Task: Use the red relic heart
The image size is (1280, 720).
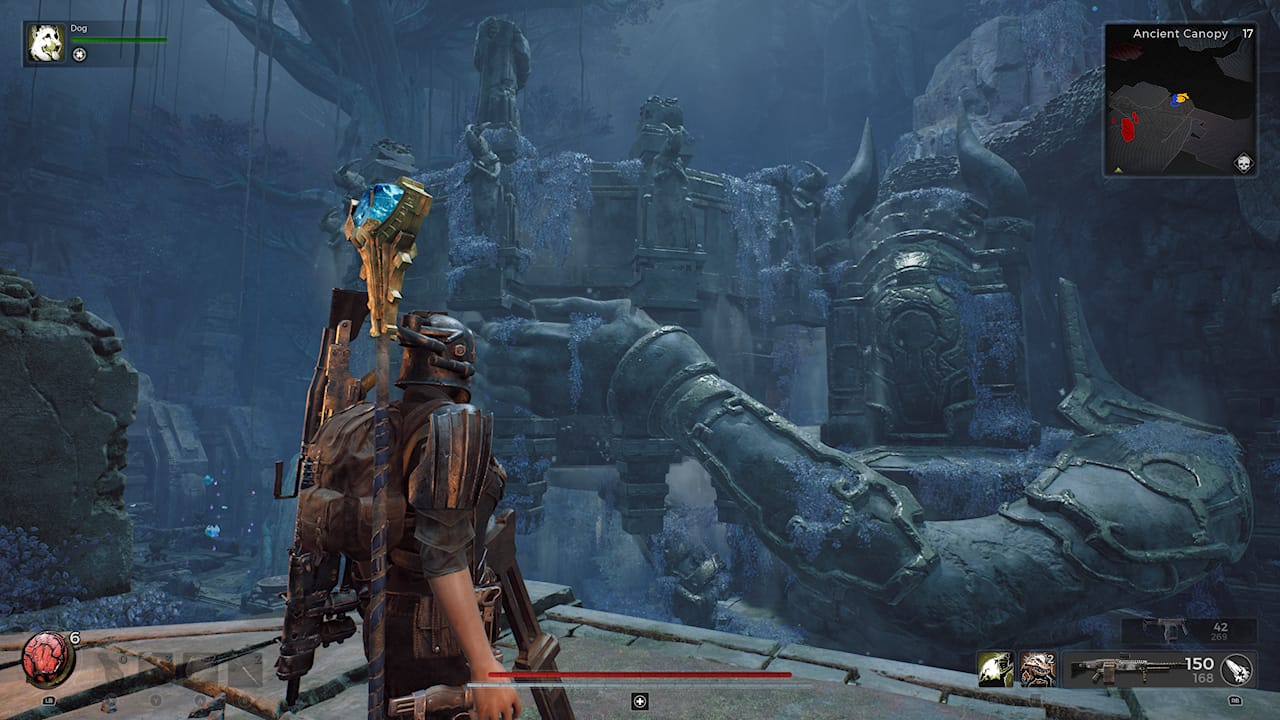Action: pyautogui.click(x=47, y=659)
